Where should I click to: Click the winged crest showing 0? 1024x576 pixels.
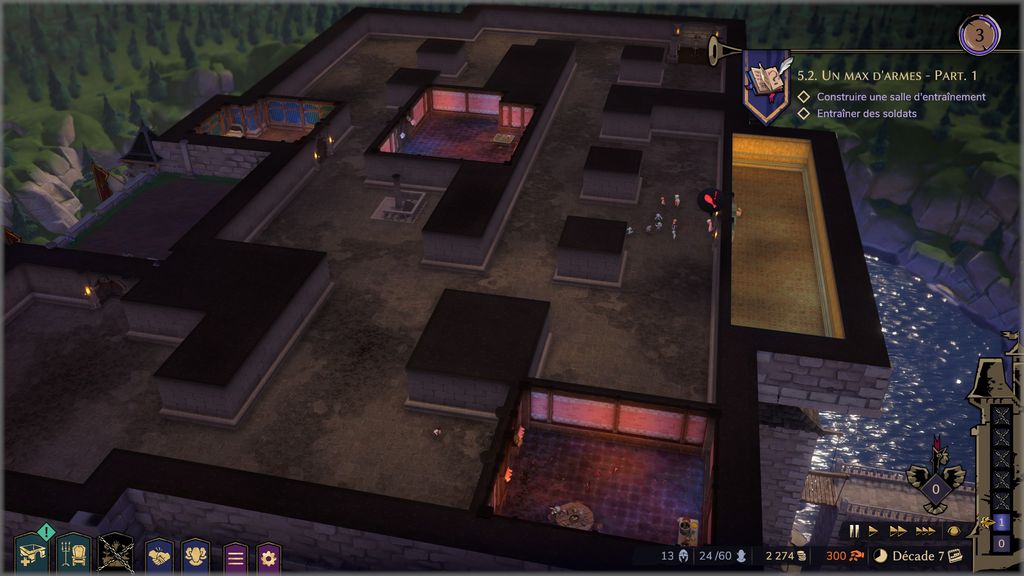point(935,488)
